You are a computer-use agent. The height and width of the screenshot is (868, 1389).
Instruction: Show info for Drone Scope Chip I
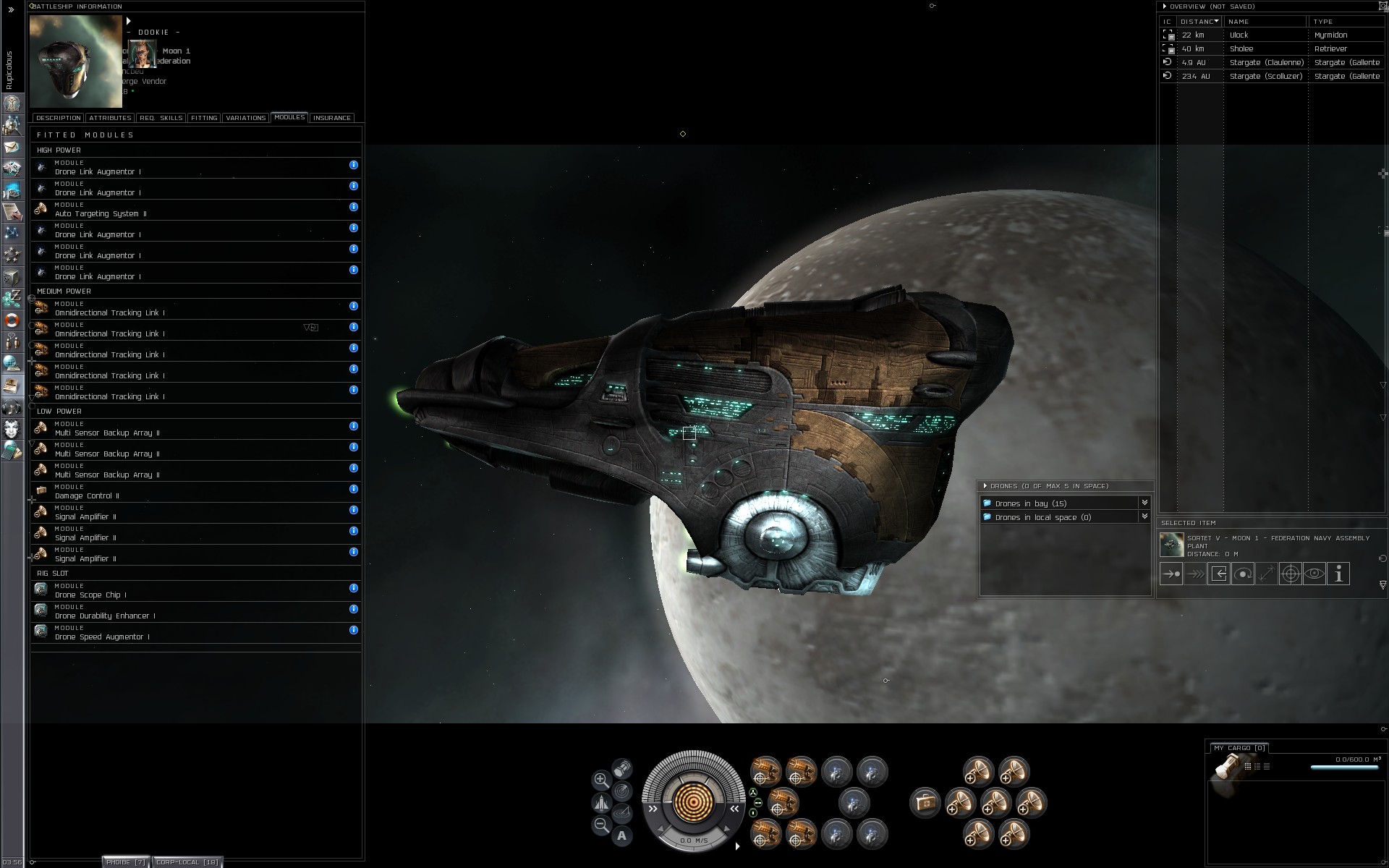coord(354,588)
